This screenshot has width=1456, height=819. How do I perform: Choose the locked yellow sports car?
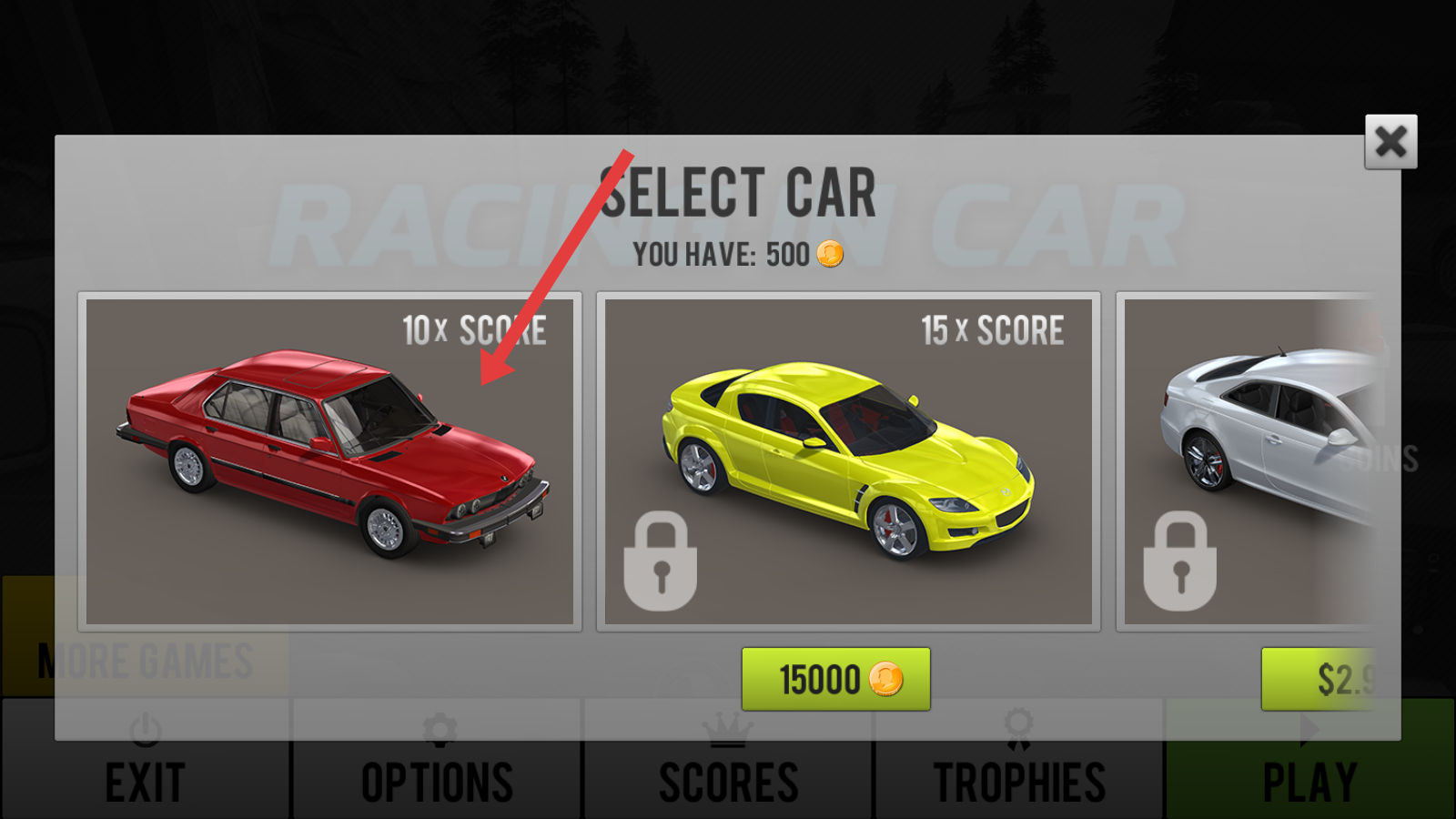pos(848,461)
